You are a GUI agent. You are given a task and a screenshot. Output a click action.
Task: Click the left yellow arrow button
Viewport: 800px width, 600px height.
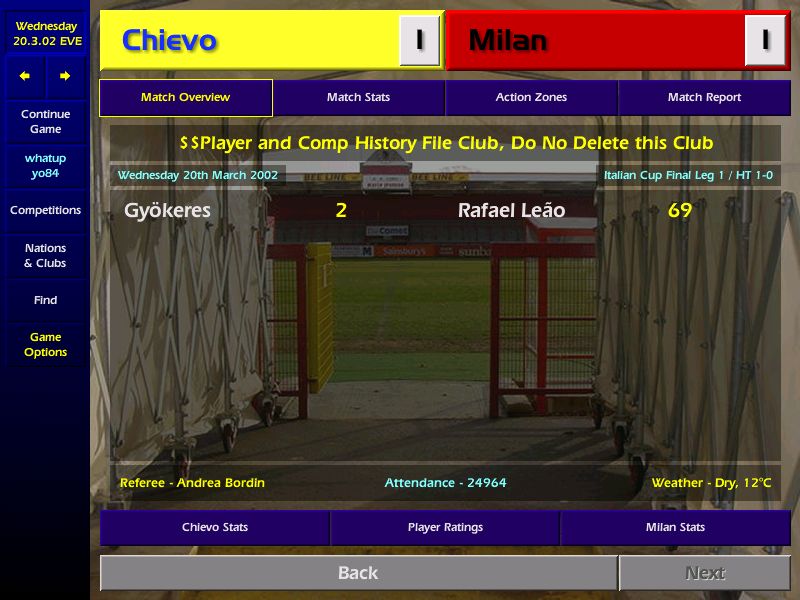point(25,76)
